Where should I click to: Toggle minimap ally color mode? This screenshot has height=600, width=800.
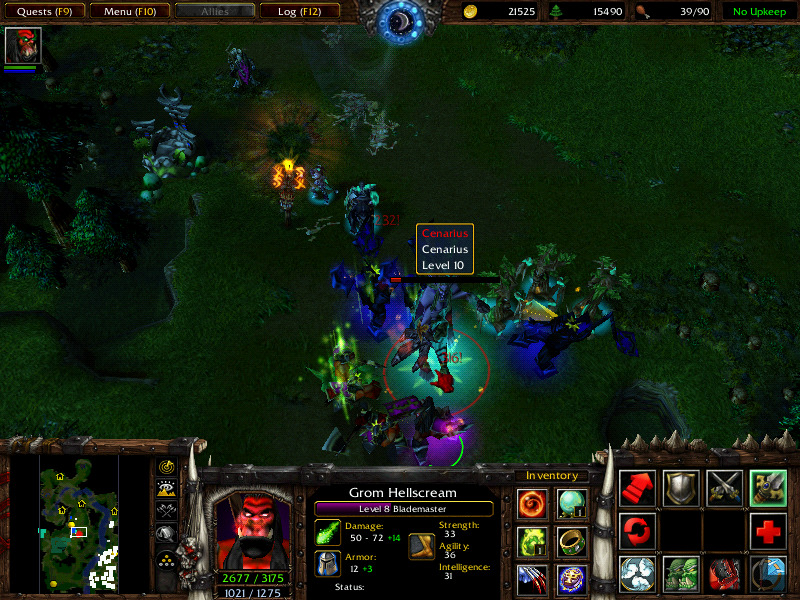(167, 511)
